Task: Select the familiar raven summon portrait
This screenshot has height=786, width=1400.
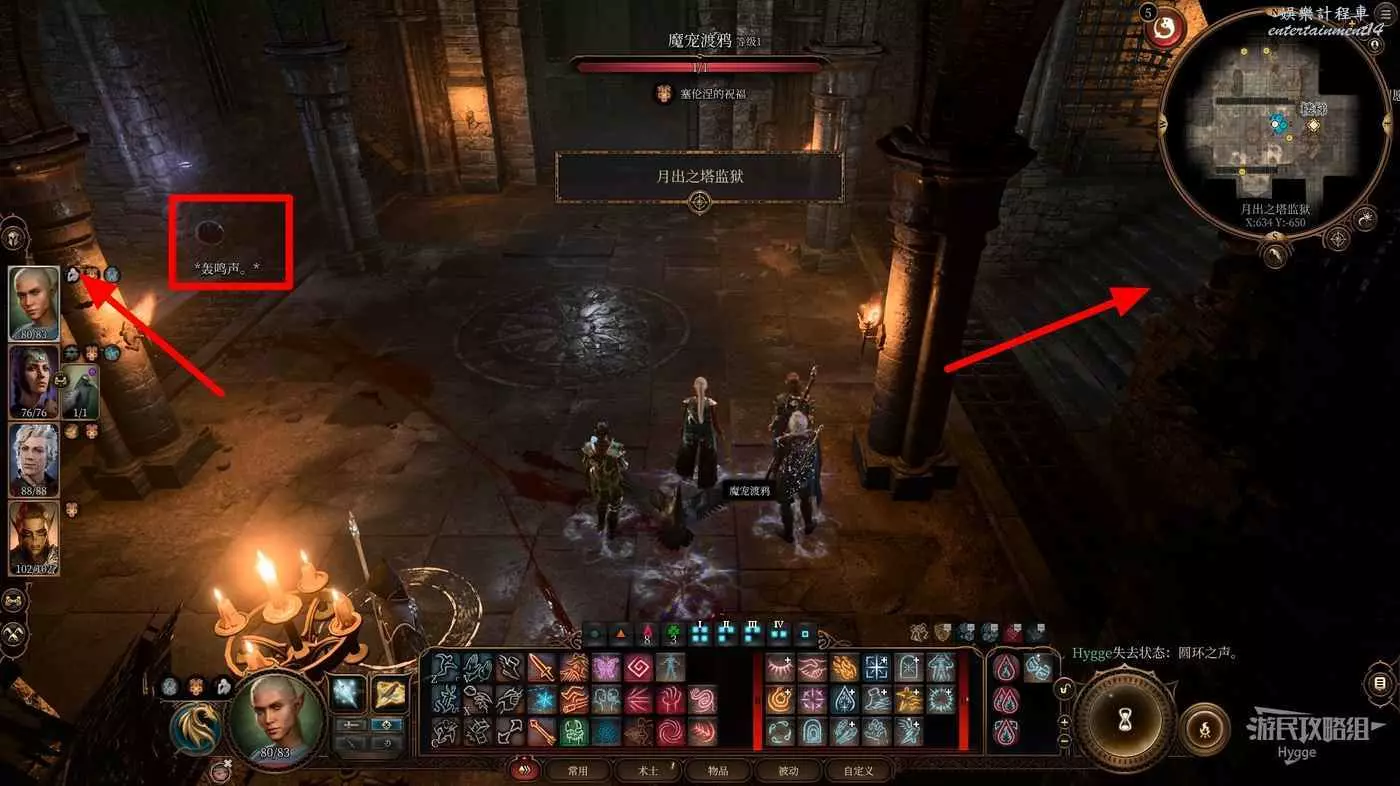Action: (x=80, y=390)
